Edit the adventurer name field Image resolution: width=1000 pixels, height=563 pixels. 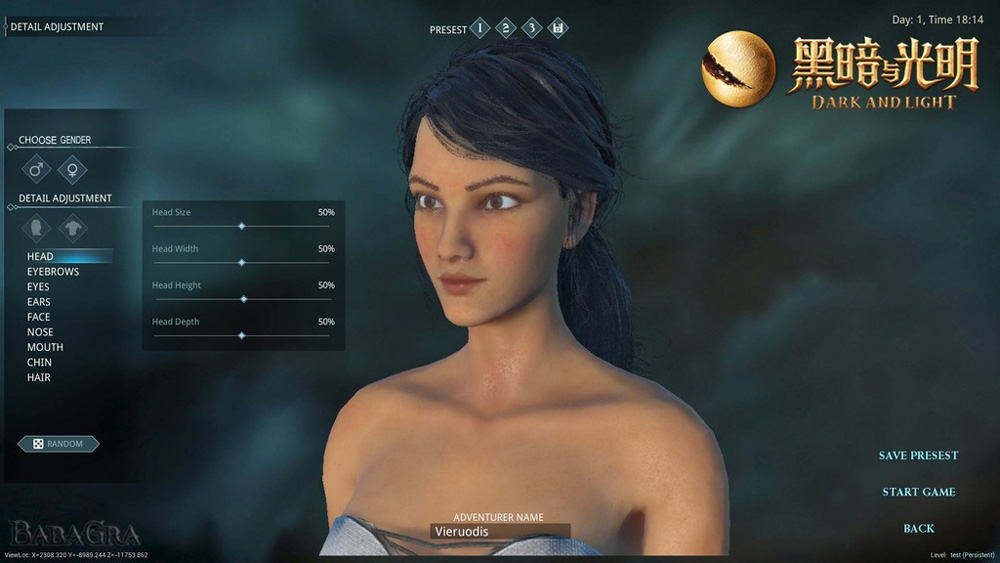(x=500, y=532)
